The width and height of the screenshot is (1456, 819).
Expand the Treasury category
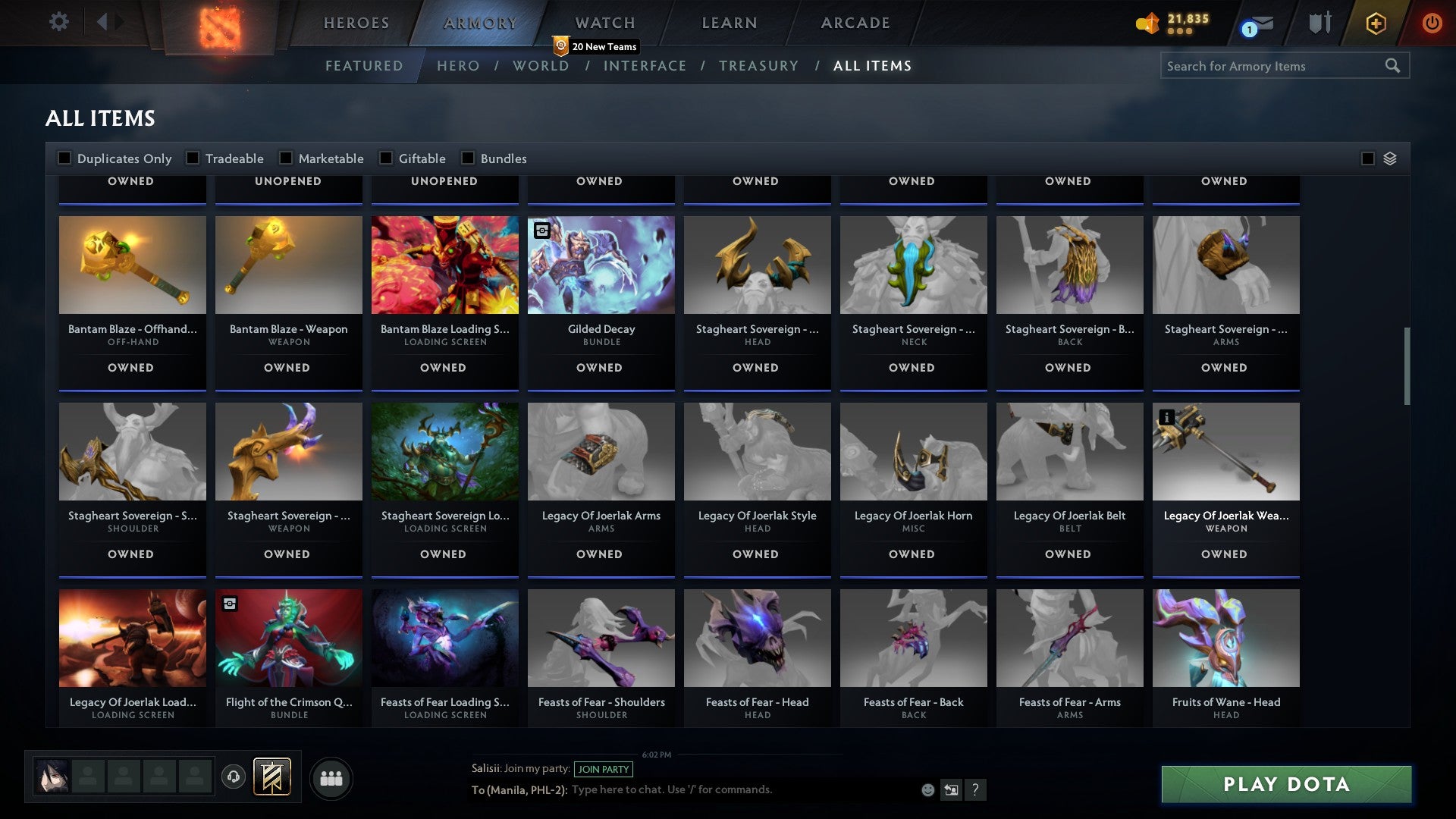click(x=758, y=66)
